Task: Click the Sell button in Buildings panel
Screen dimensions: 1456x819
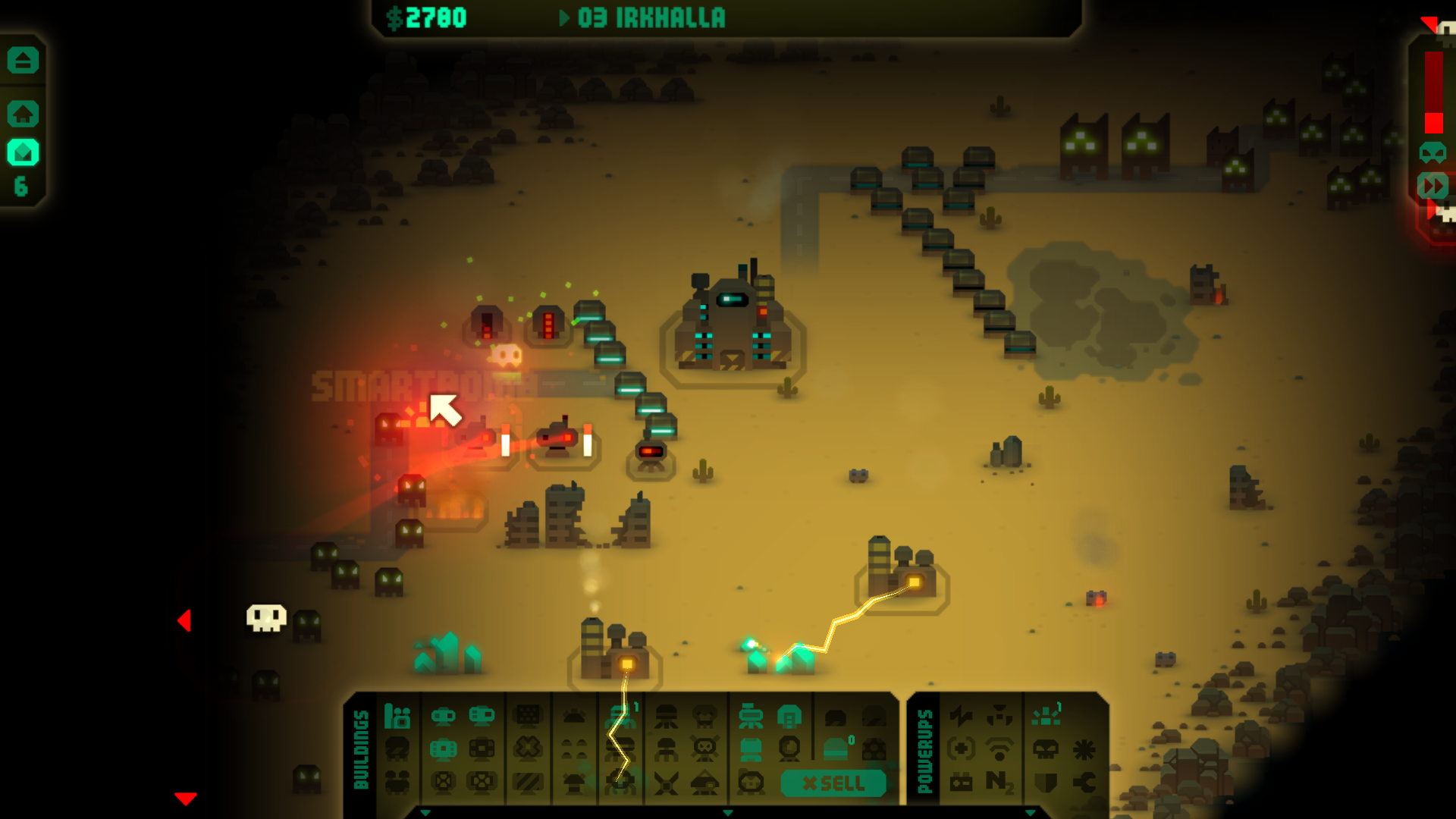Action: point(833,783)
